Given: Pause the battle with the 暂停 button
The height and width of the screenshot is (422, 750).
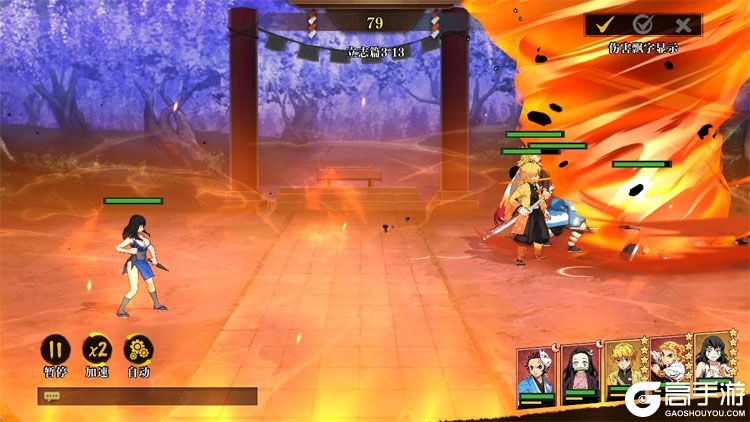Looking at the screenshot, I should click(54, 349).
